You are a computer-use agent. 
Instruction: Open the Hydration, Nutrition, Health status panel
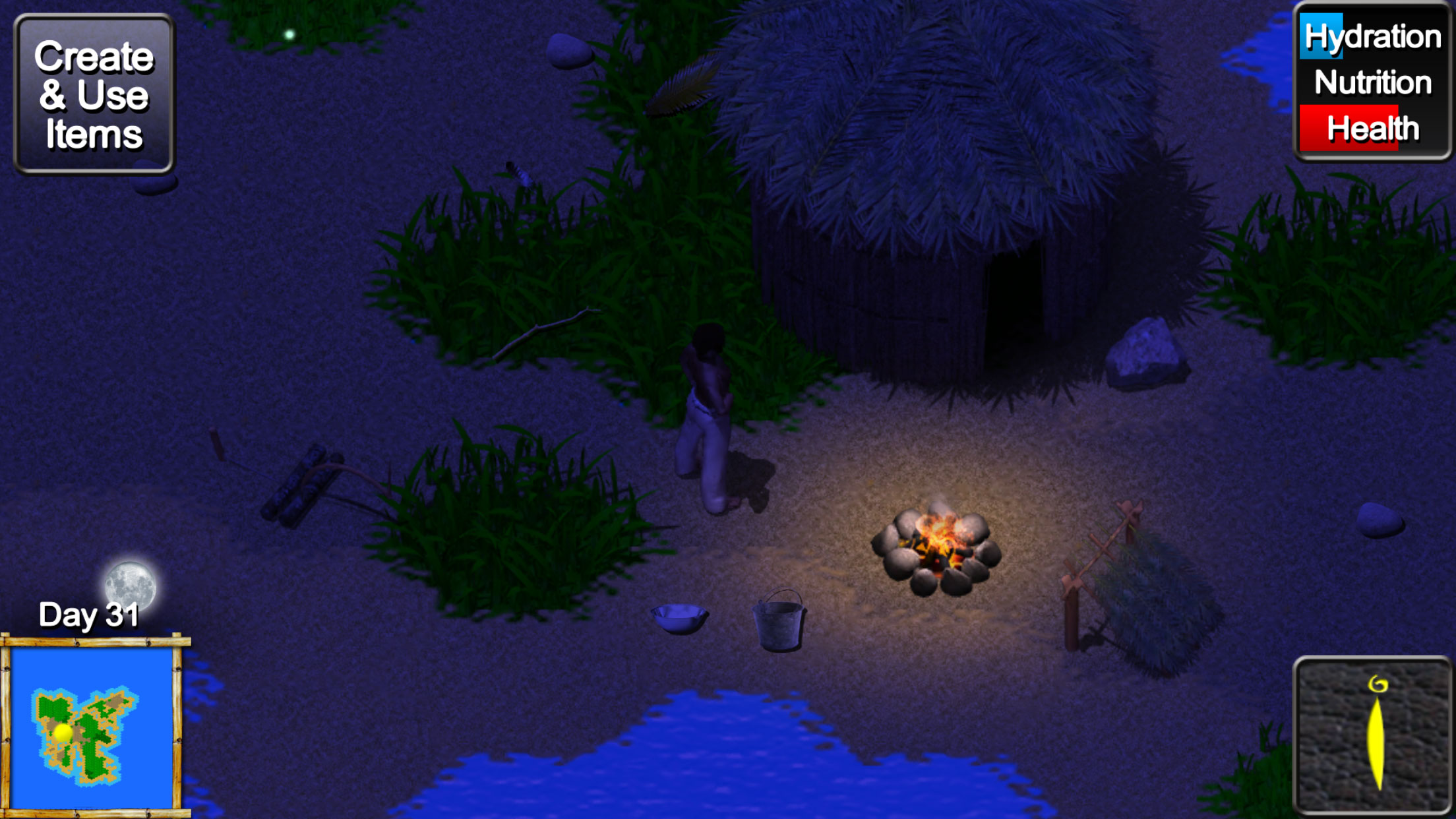pos(1373,82)
